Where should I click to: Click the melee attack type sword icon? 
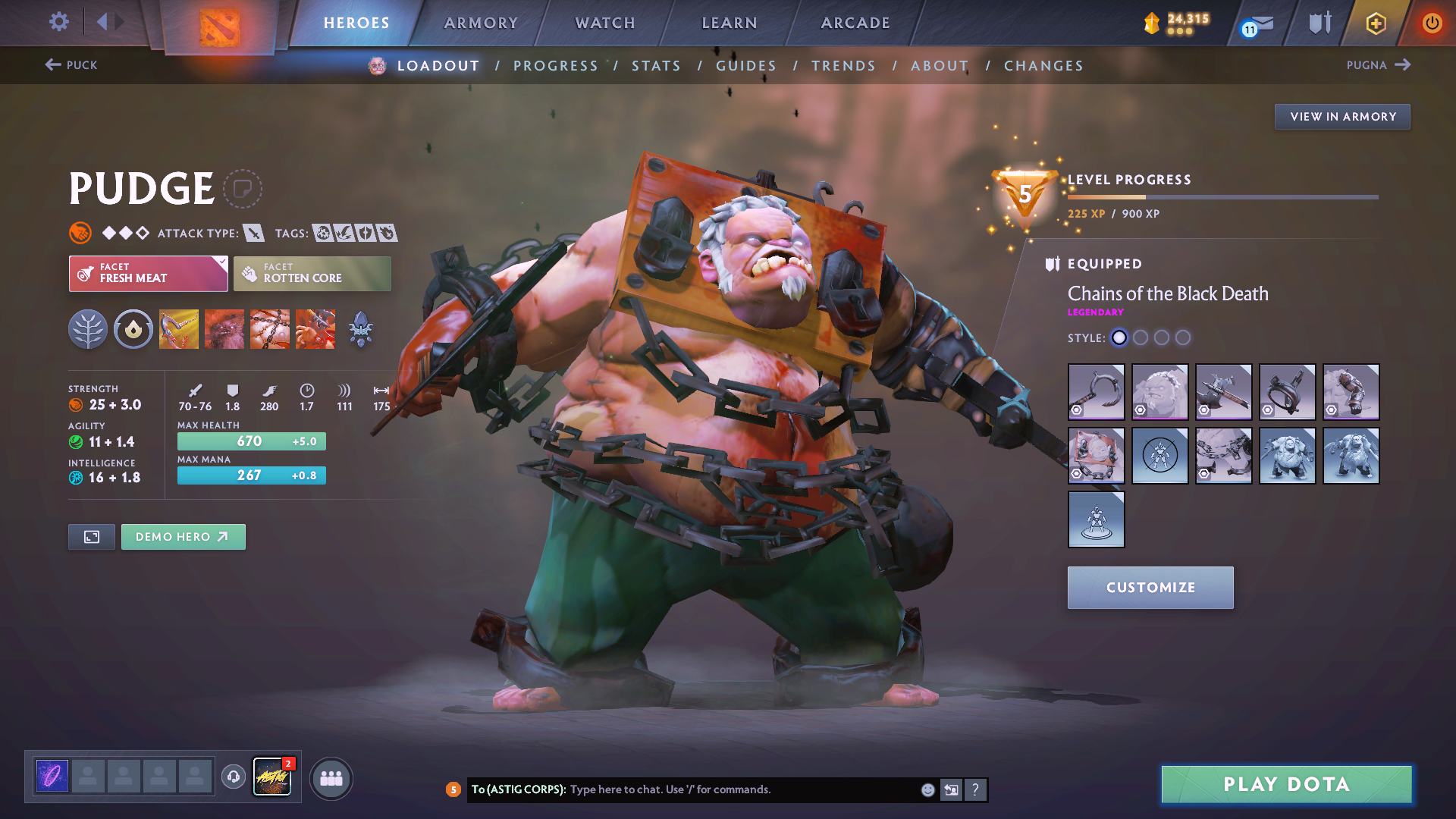coord(253,233)
